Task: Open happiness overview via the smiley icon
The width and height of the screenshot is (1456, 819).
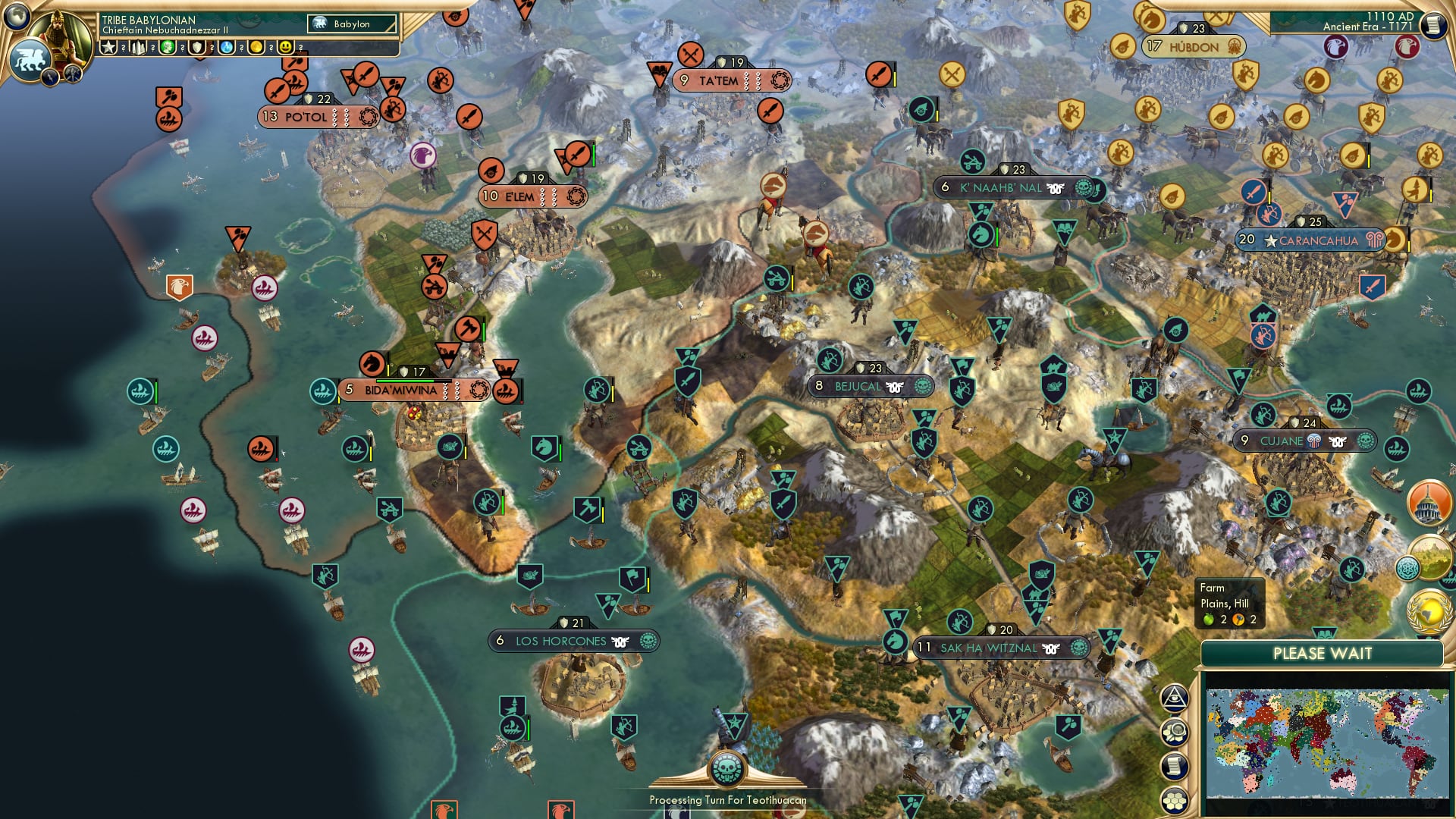Action: [x=284, y=48]
